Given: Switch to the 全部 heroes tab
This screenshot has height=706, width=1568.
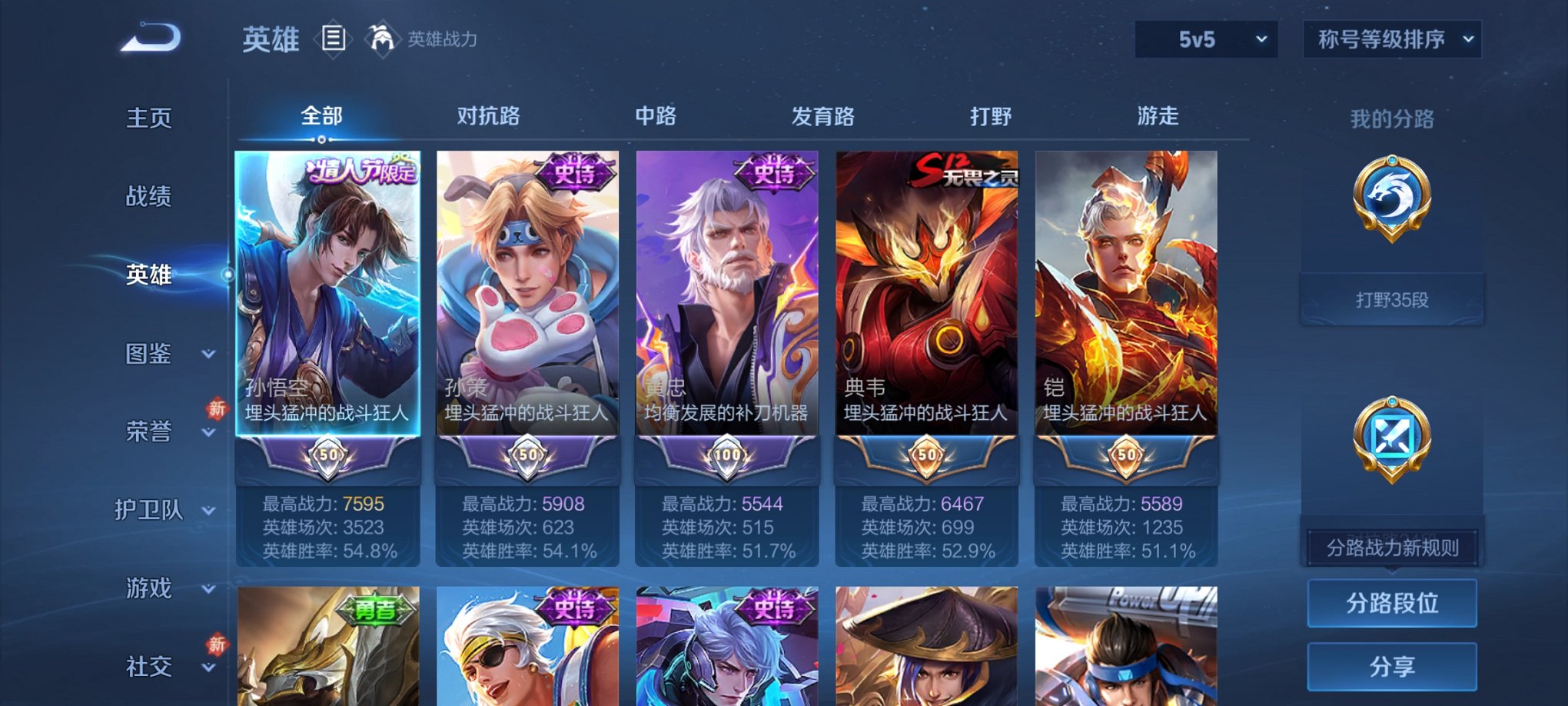Looking at the screenshot, I should [x=321, y=115].
